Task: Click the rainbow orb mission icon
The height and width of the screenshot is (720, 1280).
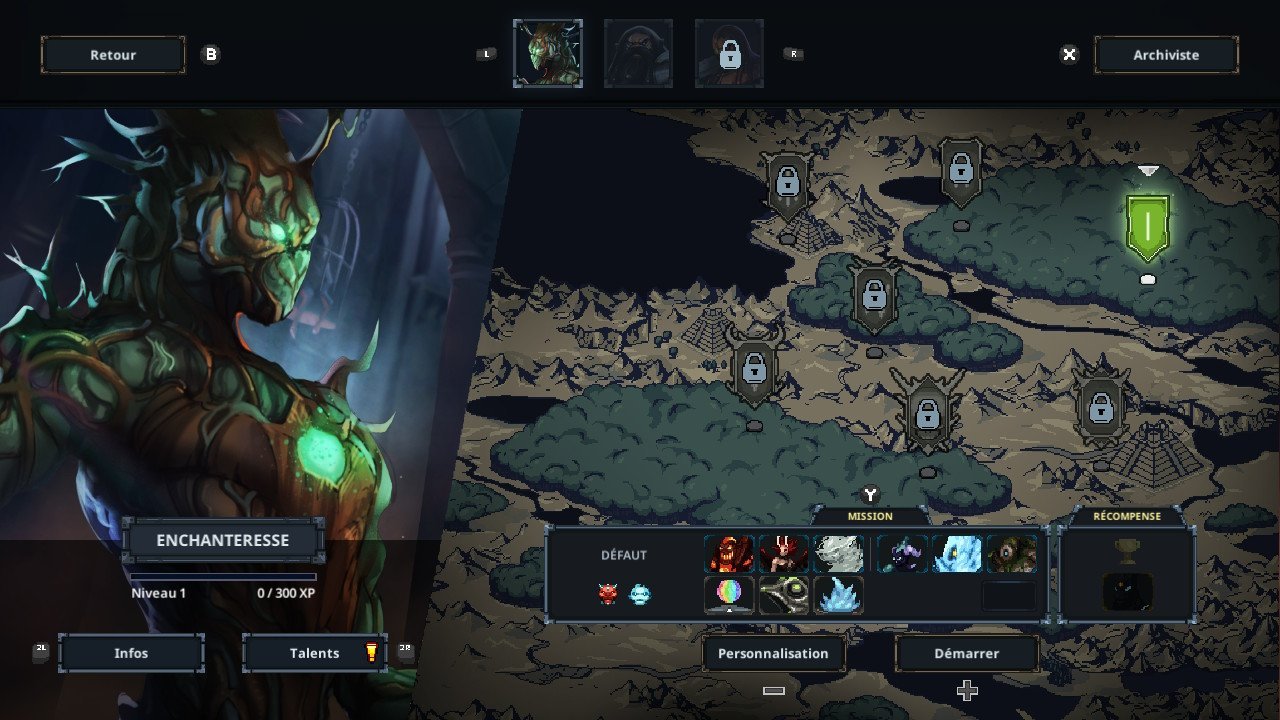Action: [x=729, y=594]
